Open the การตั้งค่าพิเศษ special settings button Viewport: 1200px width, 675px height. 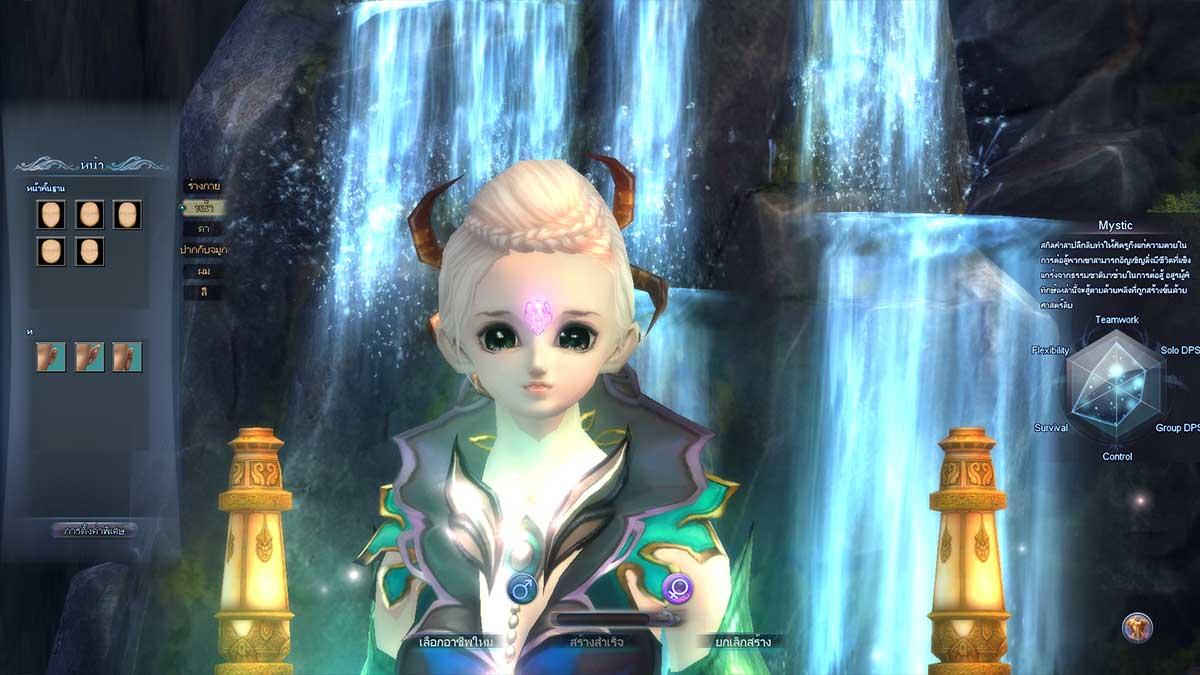[x=93, y=530]
